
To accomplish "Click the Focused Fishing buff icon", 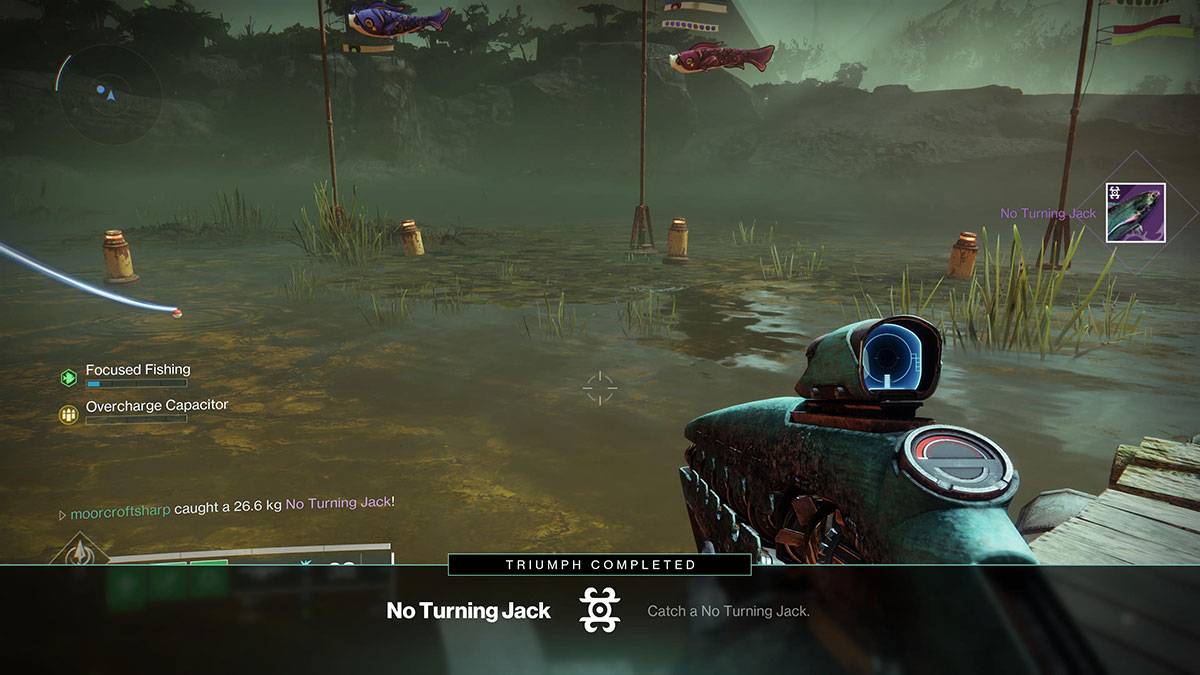I will [x=69, y=377].
